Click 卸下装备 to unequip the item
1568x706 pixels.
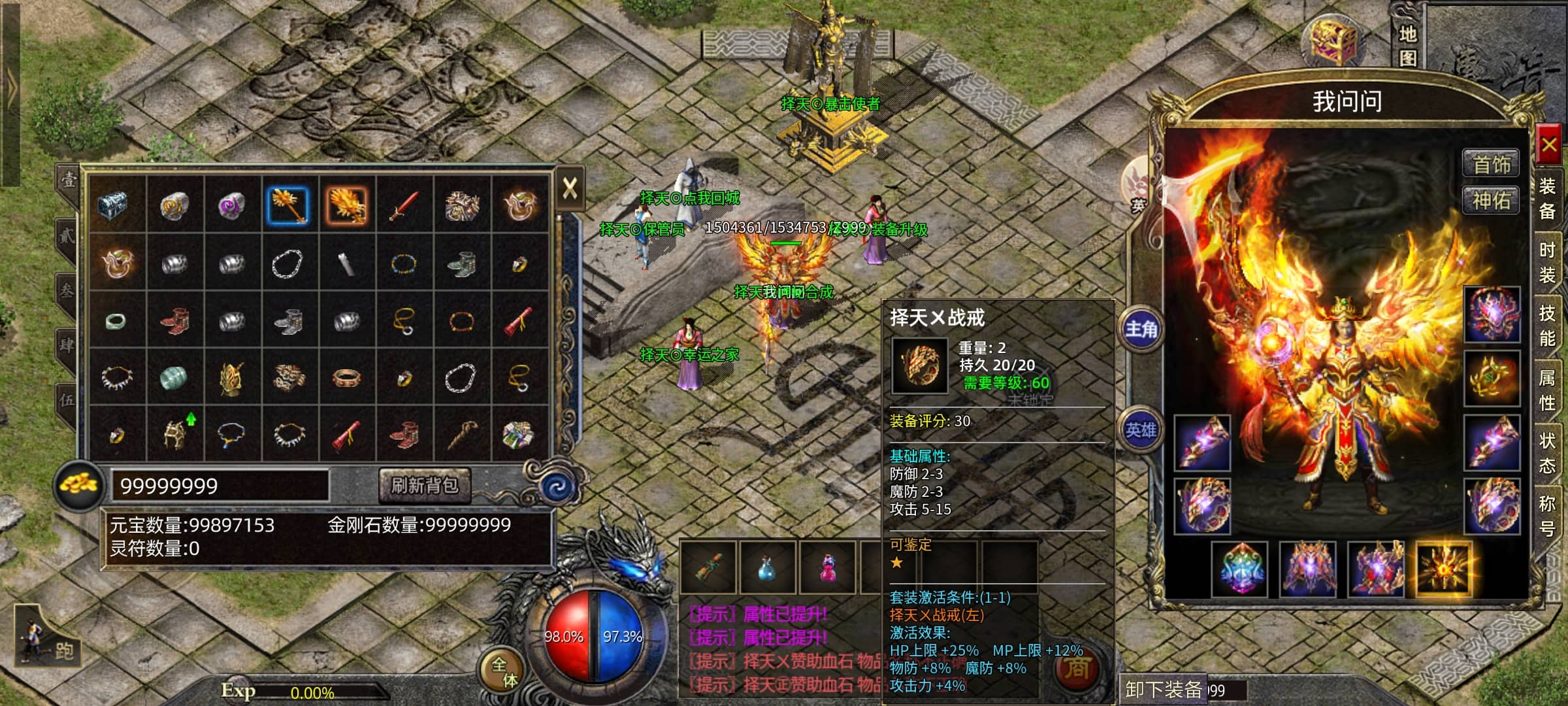pos(1164,689)
